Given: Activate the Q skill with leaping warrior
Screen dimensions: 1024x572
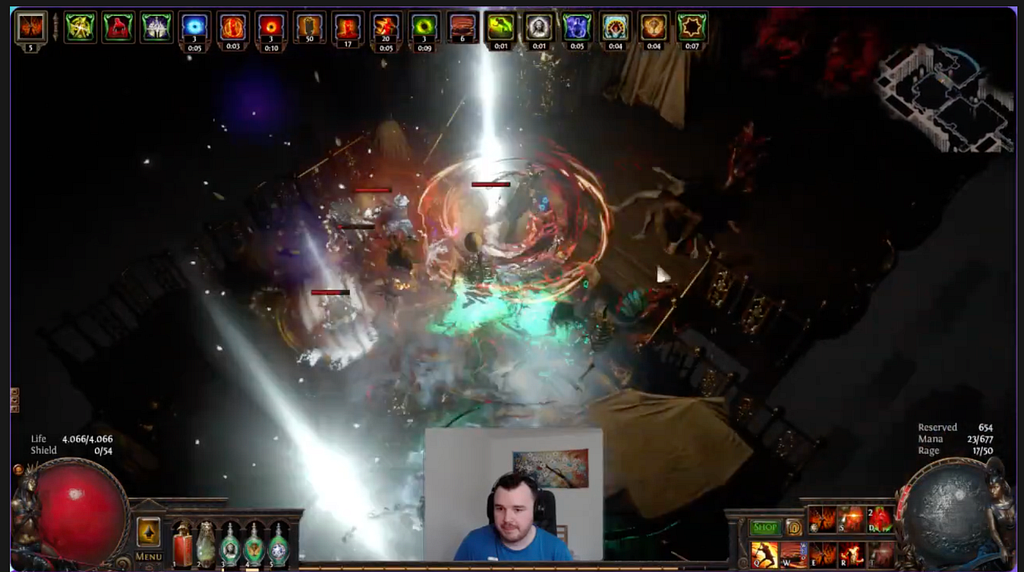Looking at the screenshot, I should point(764,554).
